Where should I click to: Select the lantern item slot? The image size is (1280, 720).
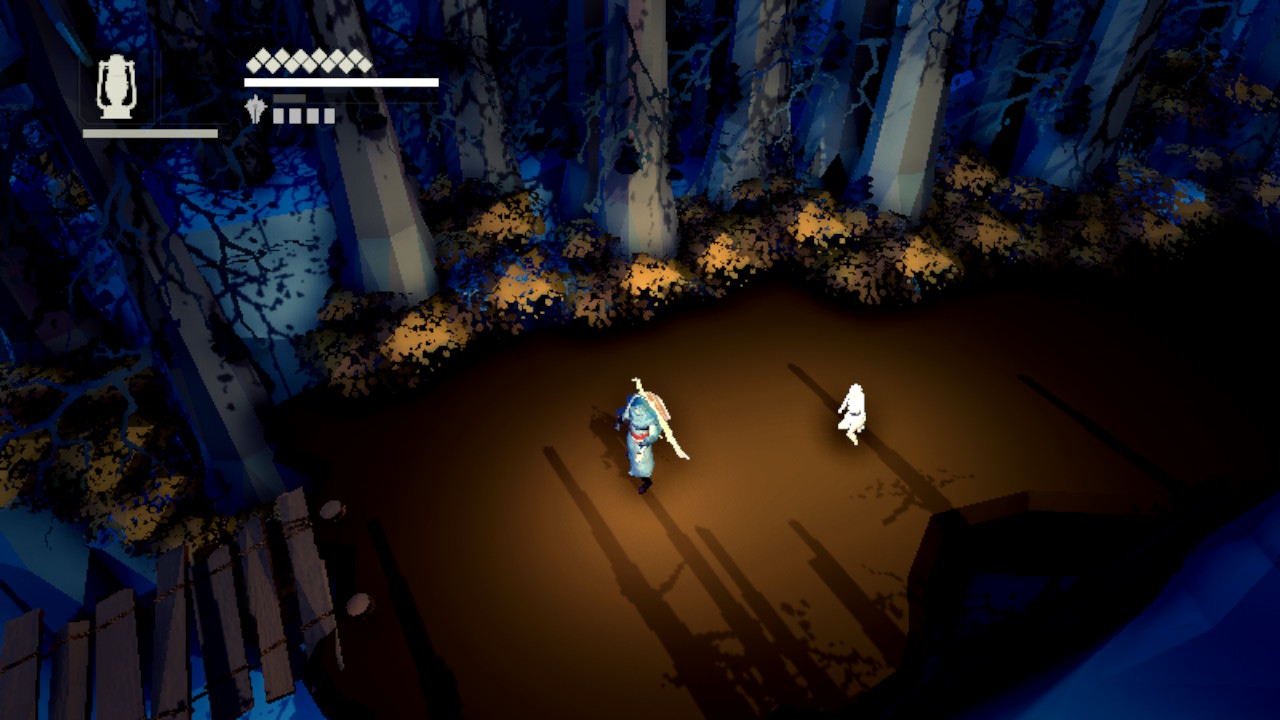117,89
